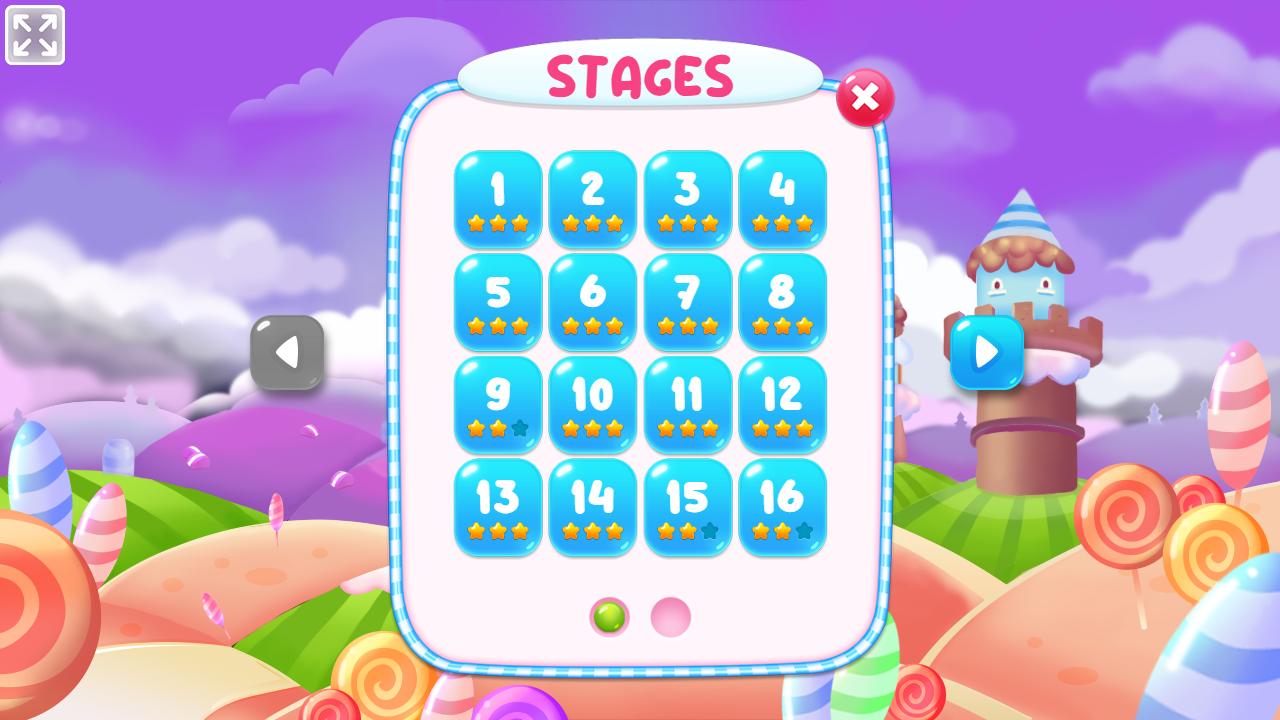This screenshot has width=1280, height=720.
Task: Click the next page arrow
Action: (986, 352)
